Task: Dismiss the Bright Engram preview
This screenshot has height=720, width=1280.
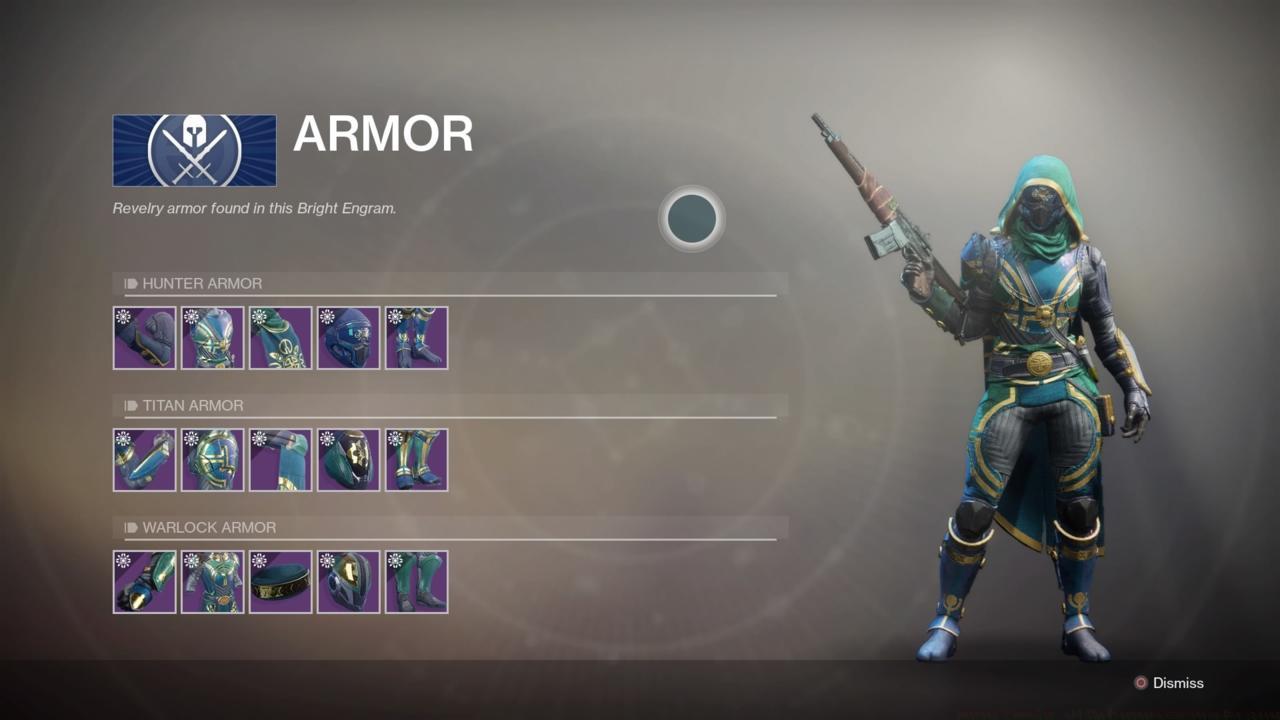Action: click(1168, 683)
